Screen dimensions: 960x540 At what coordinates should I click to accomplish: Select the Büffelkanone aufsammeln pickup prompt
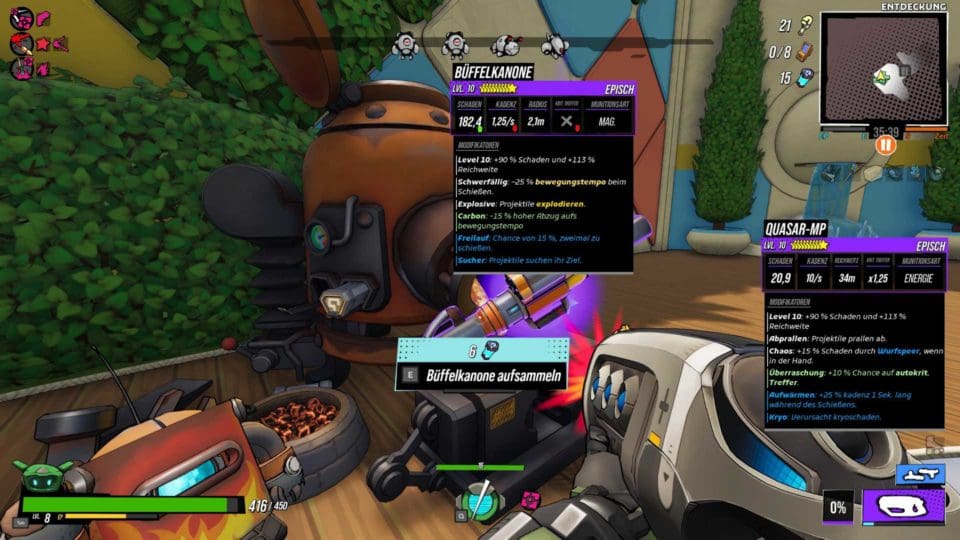484,376
